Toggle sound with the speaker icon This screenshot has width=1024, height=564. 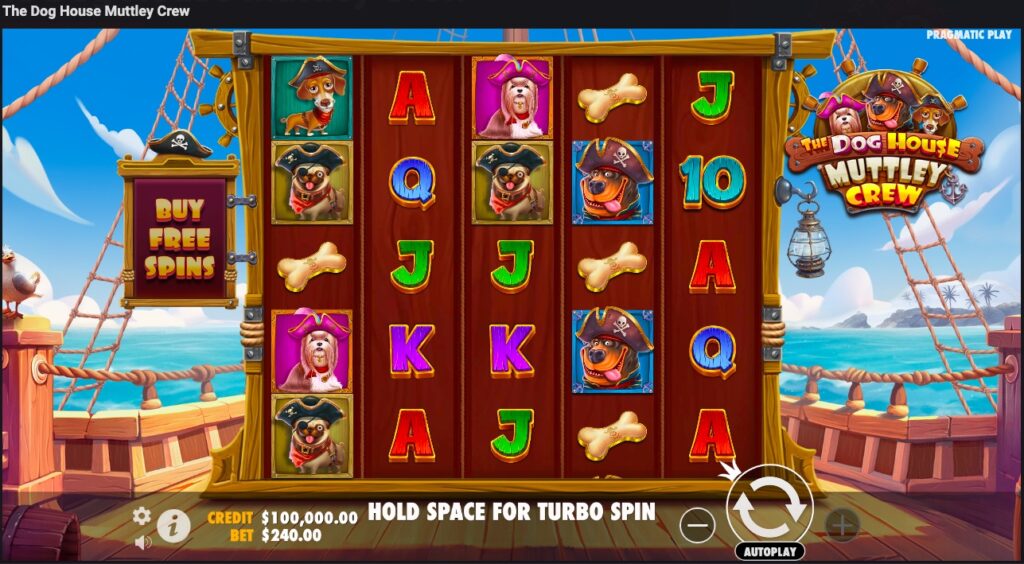(x=143, y=541)
